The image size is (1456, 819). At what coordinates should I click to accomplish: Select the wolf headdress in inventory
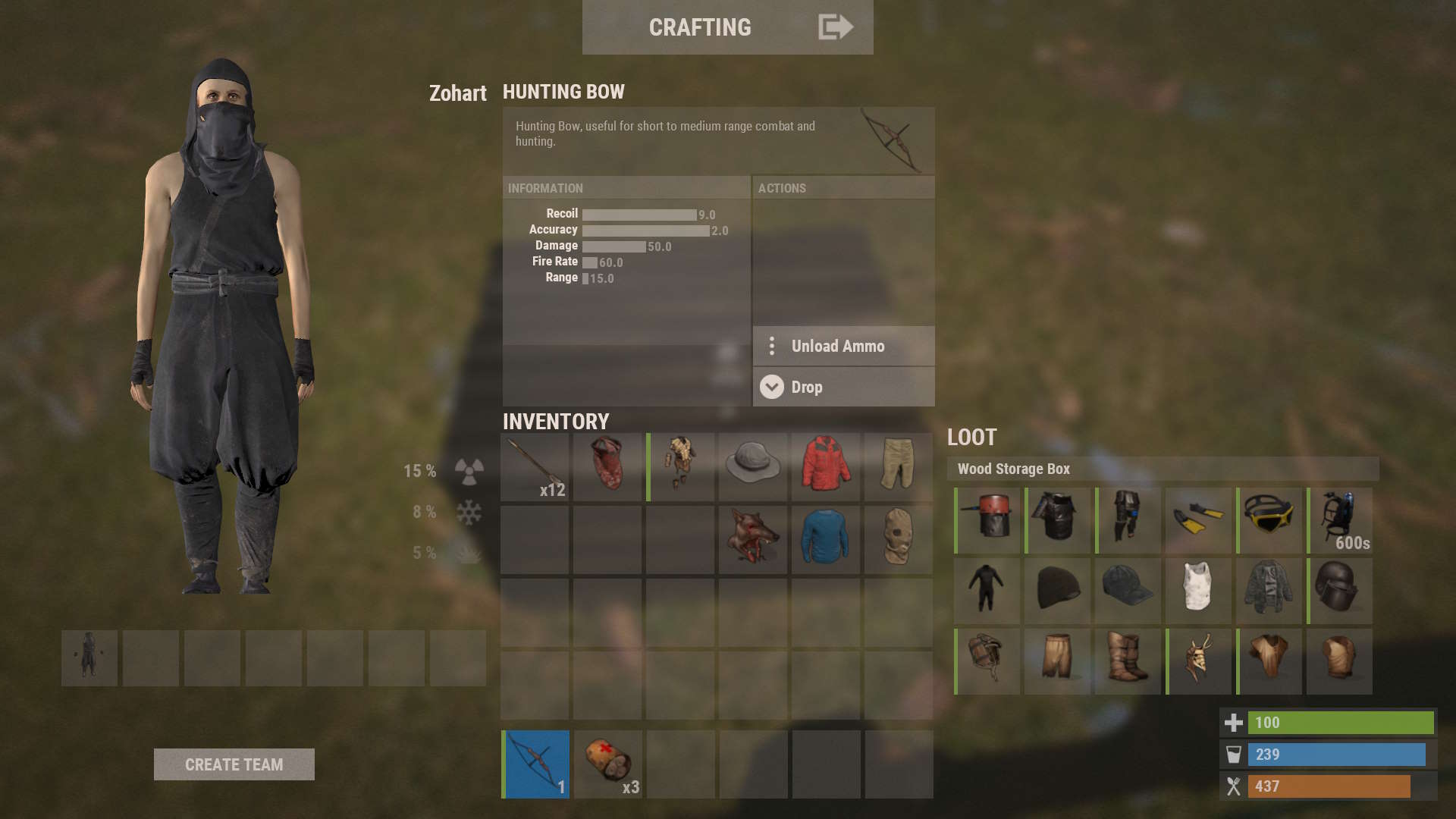[752, 538]
